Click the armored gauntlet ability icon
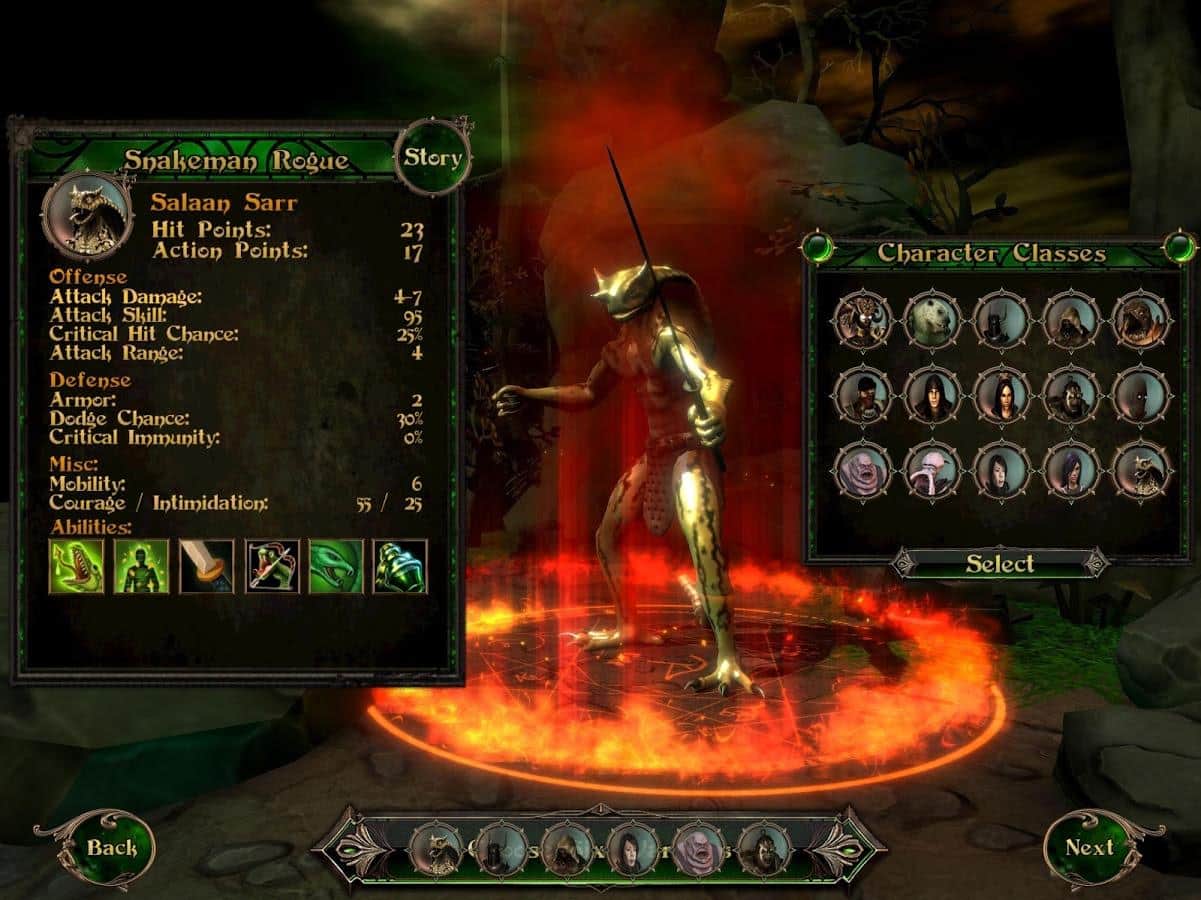This screenshot has height=900, width=1201. pyautogui.click(x=400, y=566)
